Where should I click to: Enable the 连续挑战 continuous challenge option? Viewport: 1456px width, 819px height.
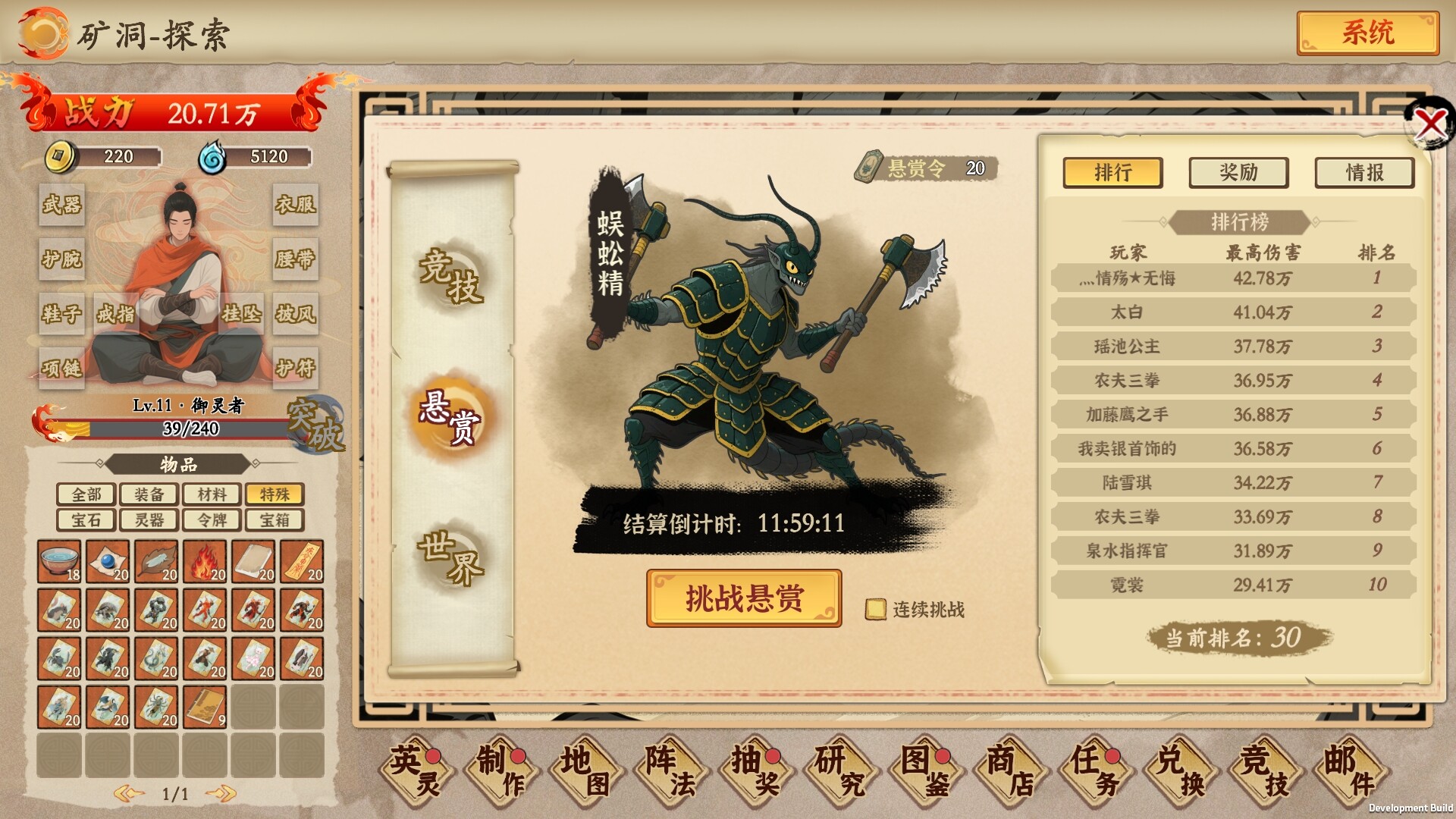(878, 608)
